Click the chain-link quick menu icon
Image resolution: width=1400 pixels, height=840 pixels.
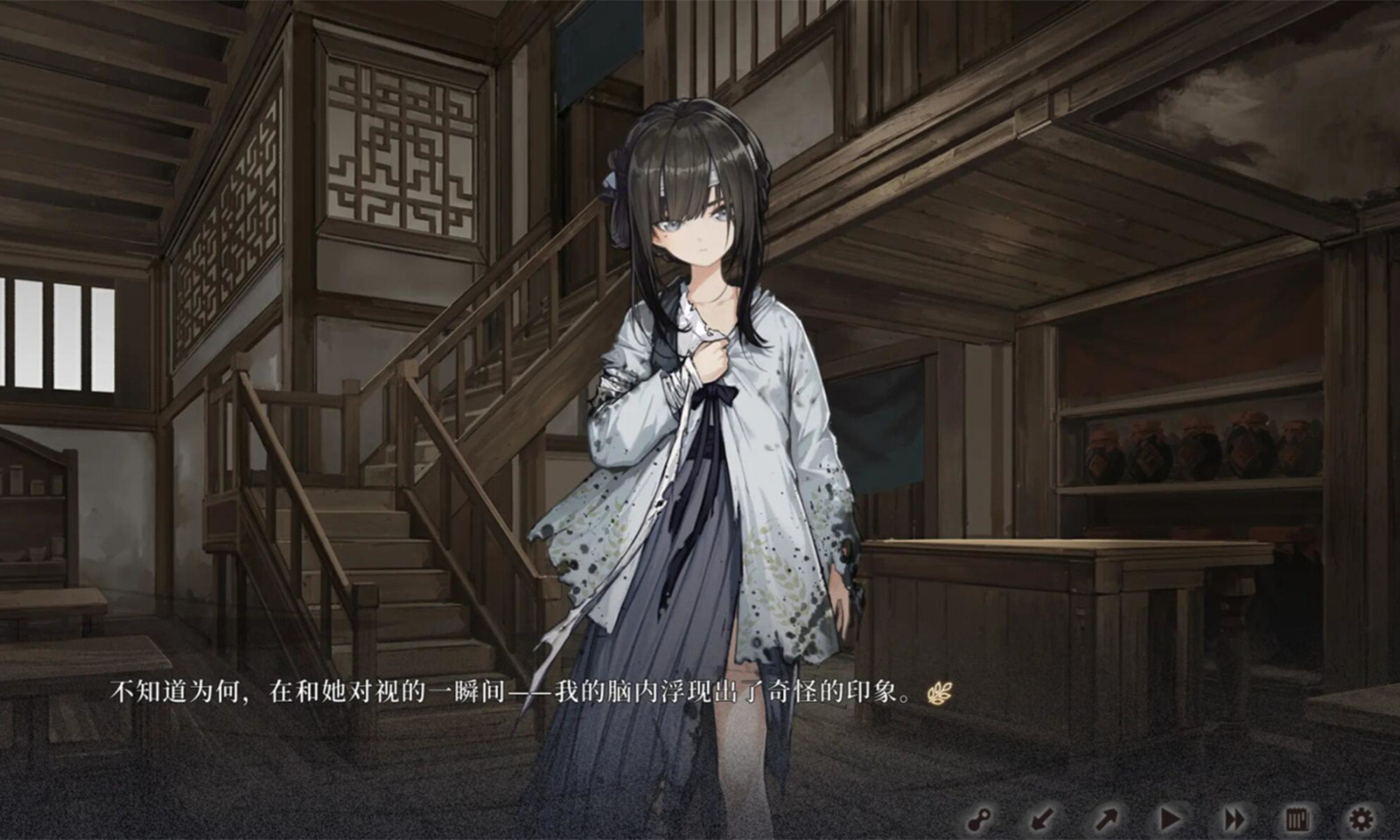(x=981, y=818)
